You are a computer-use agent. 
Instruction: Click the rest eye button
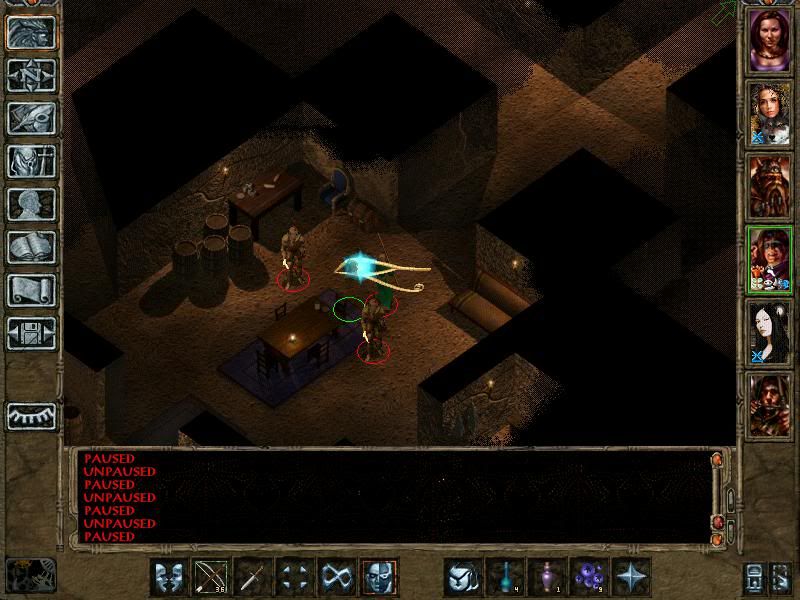(32, 415)
